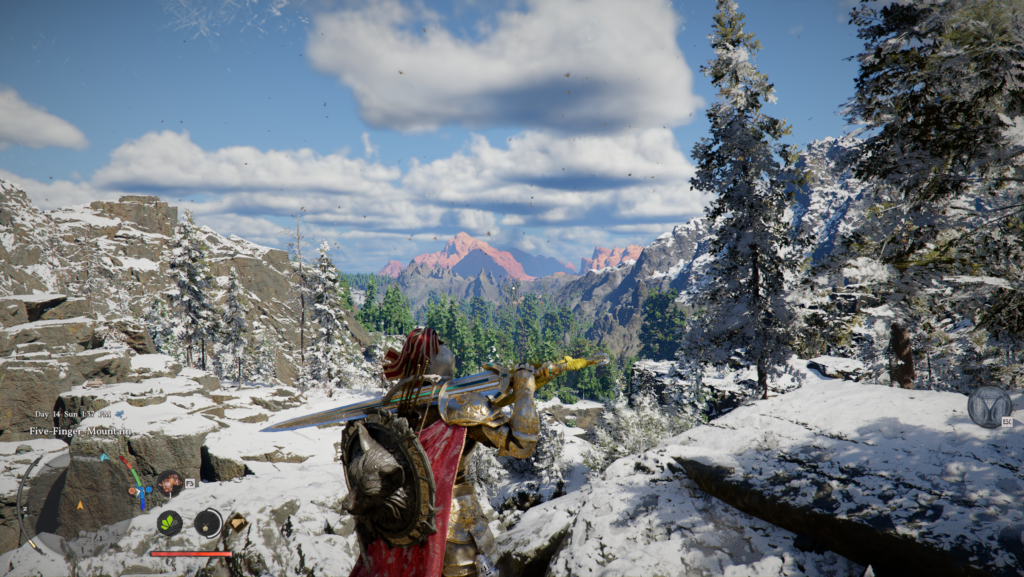The image size is (1024, 577).
Task: Select the round pouch item slot
Action: tap(208, 522)
